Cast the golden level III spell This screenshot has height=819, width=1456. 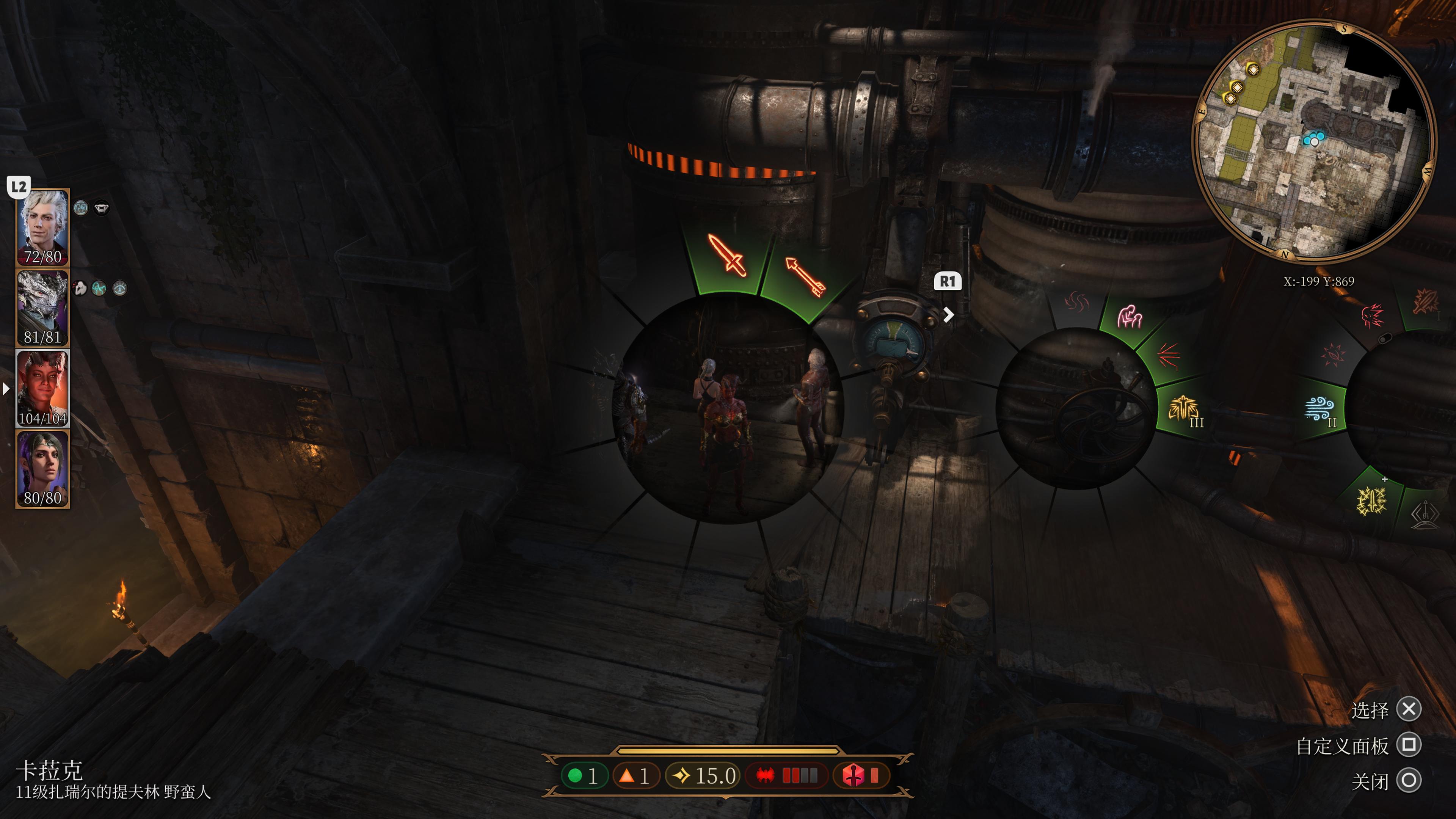1185,409
